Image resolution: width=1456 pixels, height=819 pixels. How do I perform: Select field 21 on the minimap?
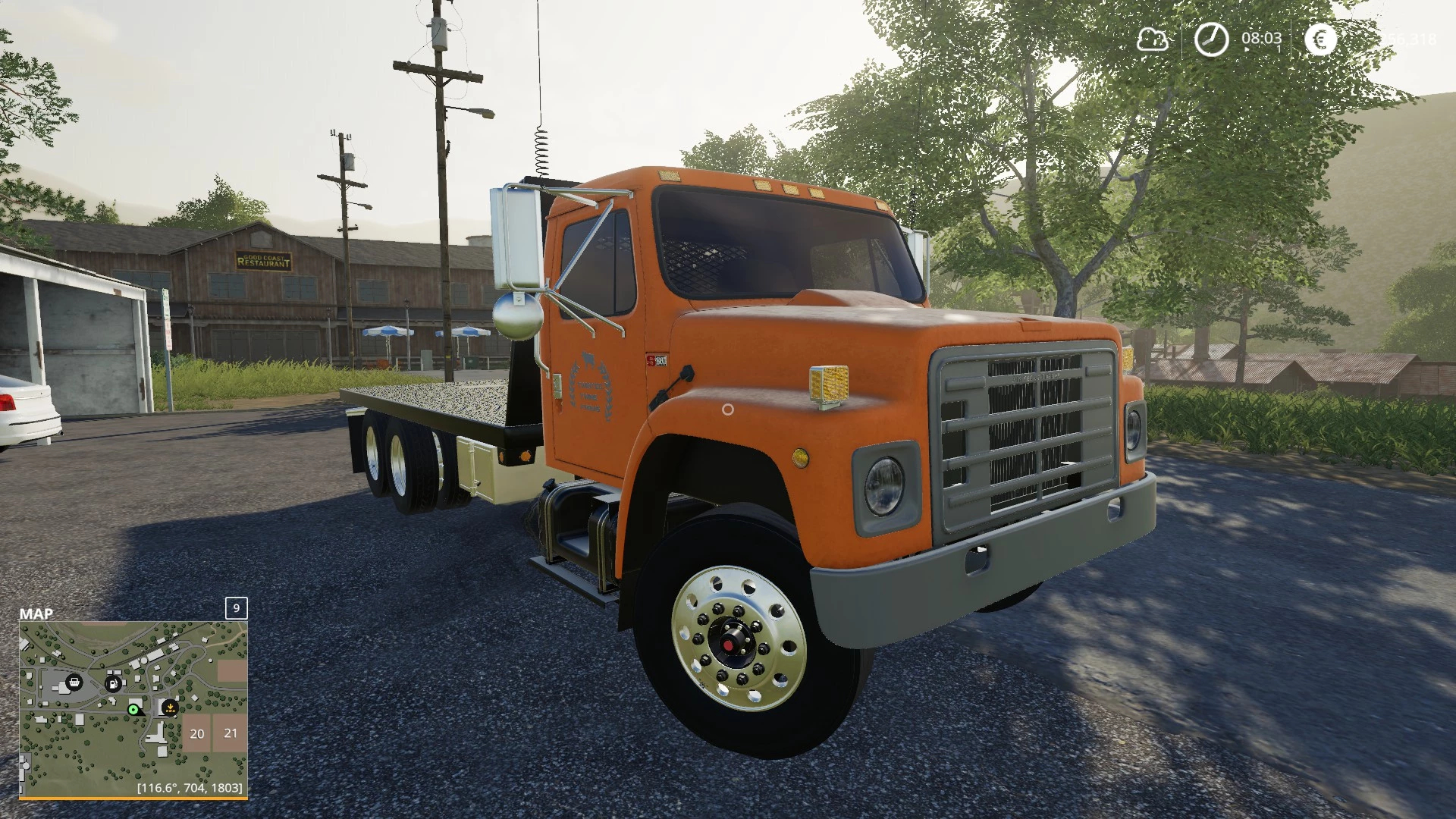pos(231,733)
